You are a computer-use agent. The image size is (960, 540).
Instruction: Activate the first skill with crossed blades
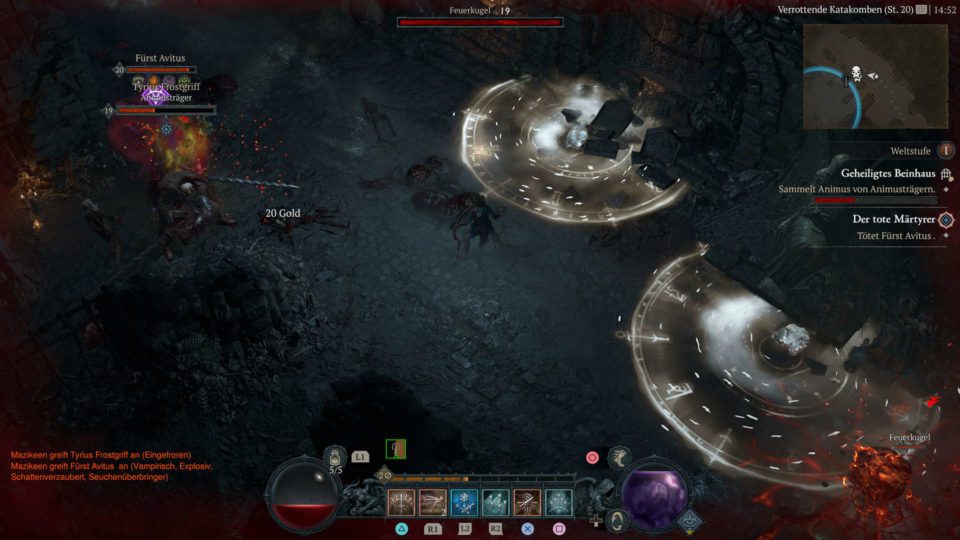pos(401,502)
